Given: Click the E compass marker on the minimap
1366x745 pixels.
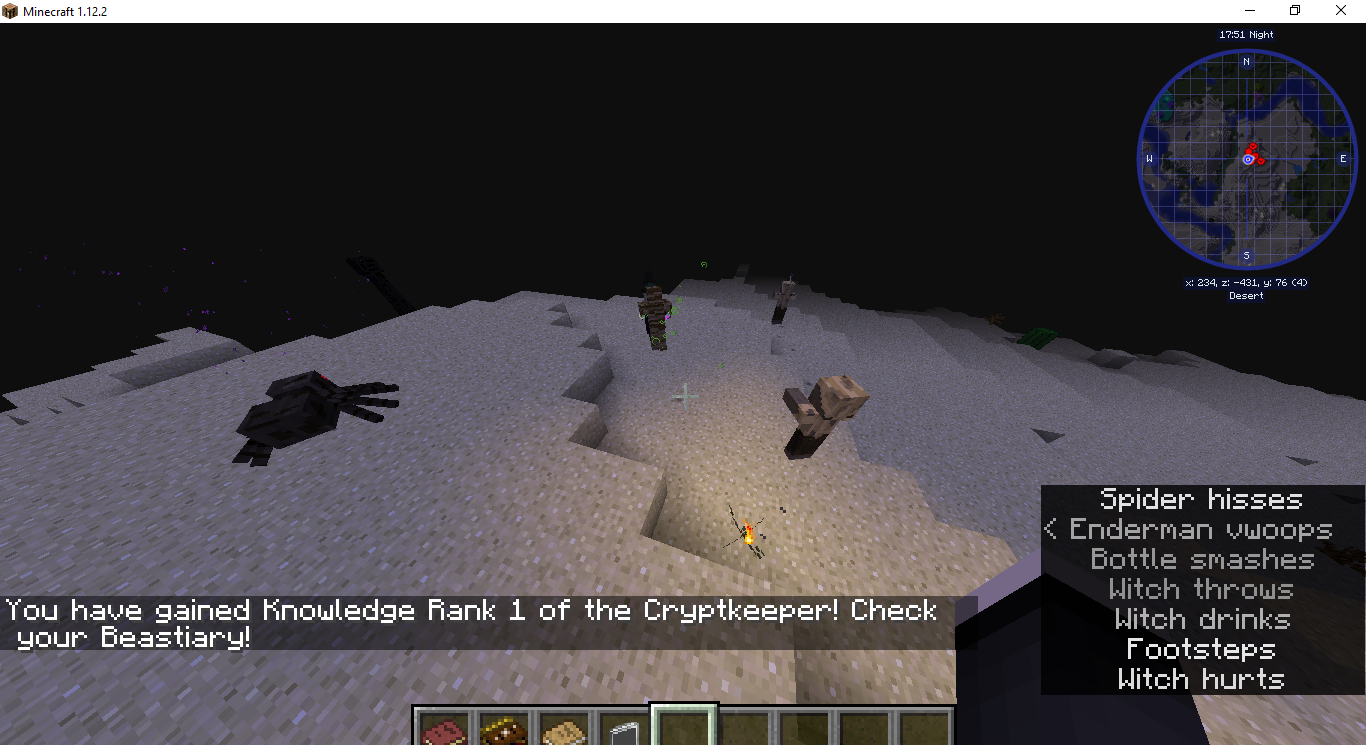Looking at the screenshot, I should (x=1344, y=158).
